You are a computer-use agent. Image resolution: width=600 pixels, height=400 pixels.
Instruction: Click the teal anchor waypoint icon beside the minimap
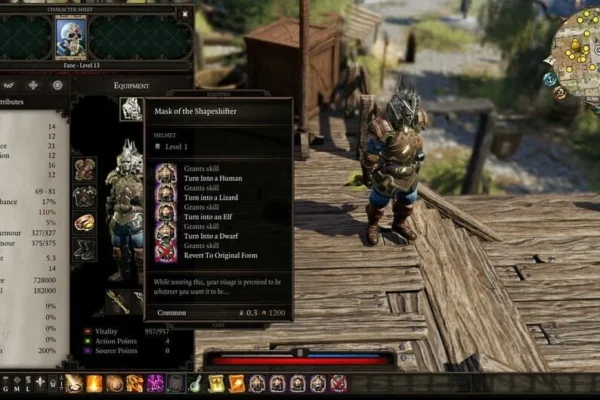click(x=550, y=79)
